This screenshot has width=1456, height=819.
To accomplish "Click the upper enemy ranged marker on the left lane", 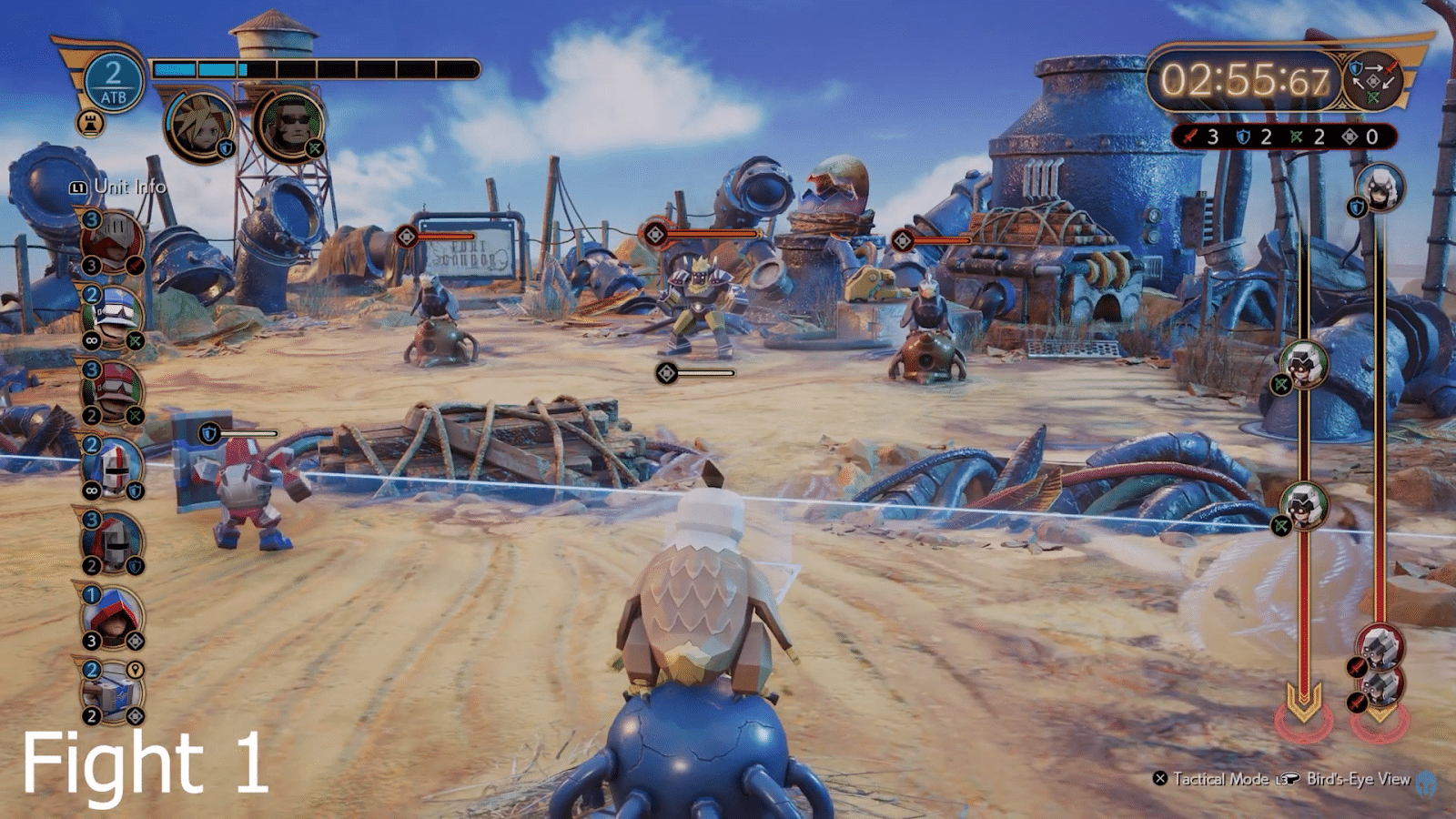I will [1303, 364].
